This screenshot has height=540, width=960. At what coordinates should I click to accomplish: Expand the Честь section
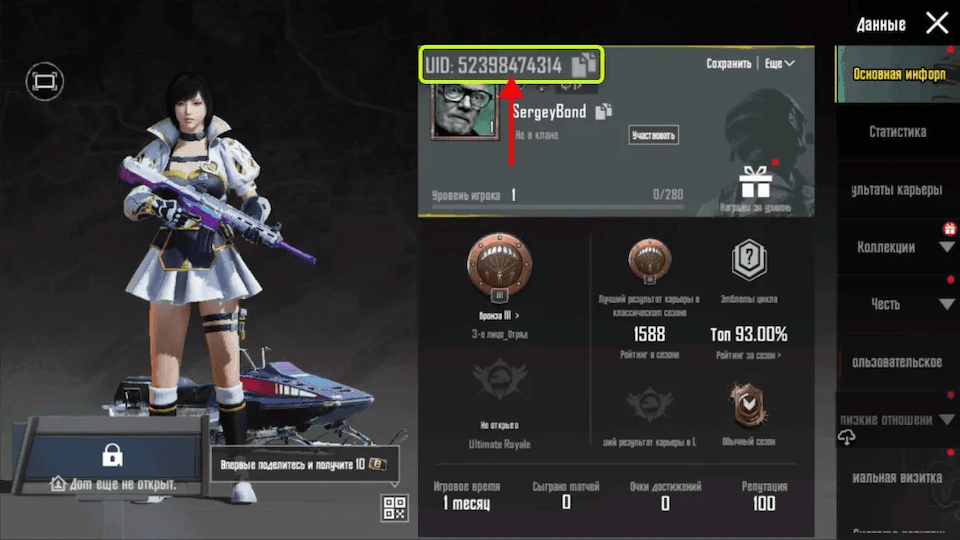[899, 304]
